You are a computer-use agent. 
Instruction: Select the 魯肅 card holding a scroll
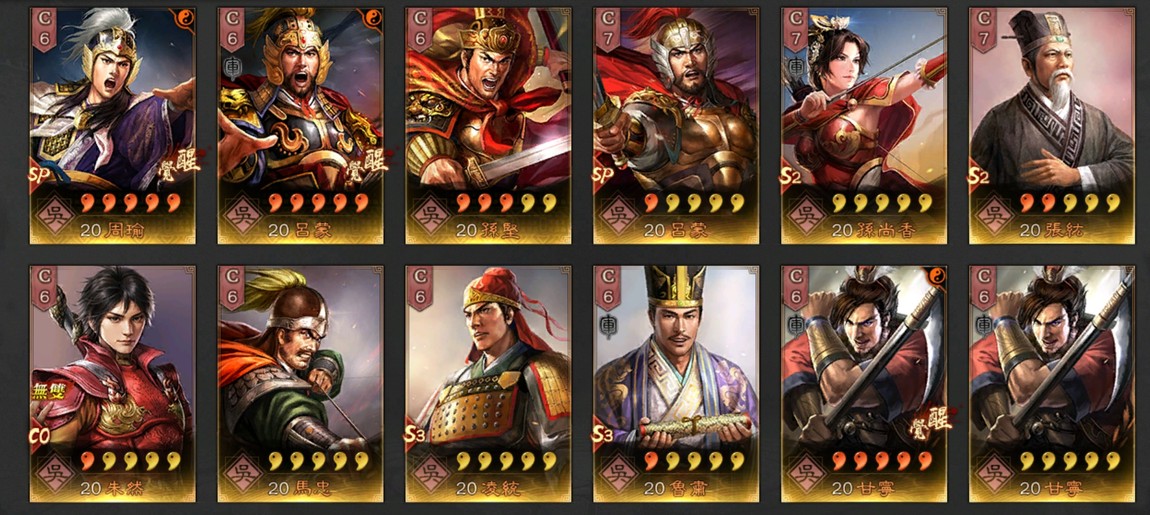pos(676,383)
